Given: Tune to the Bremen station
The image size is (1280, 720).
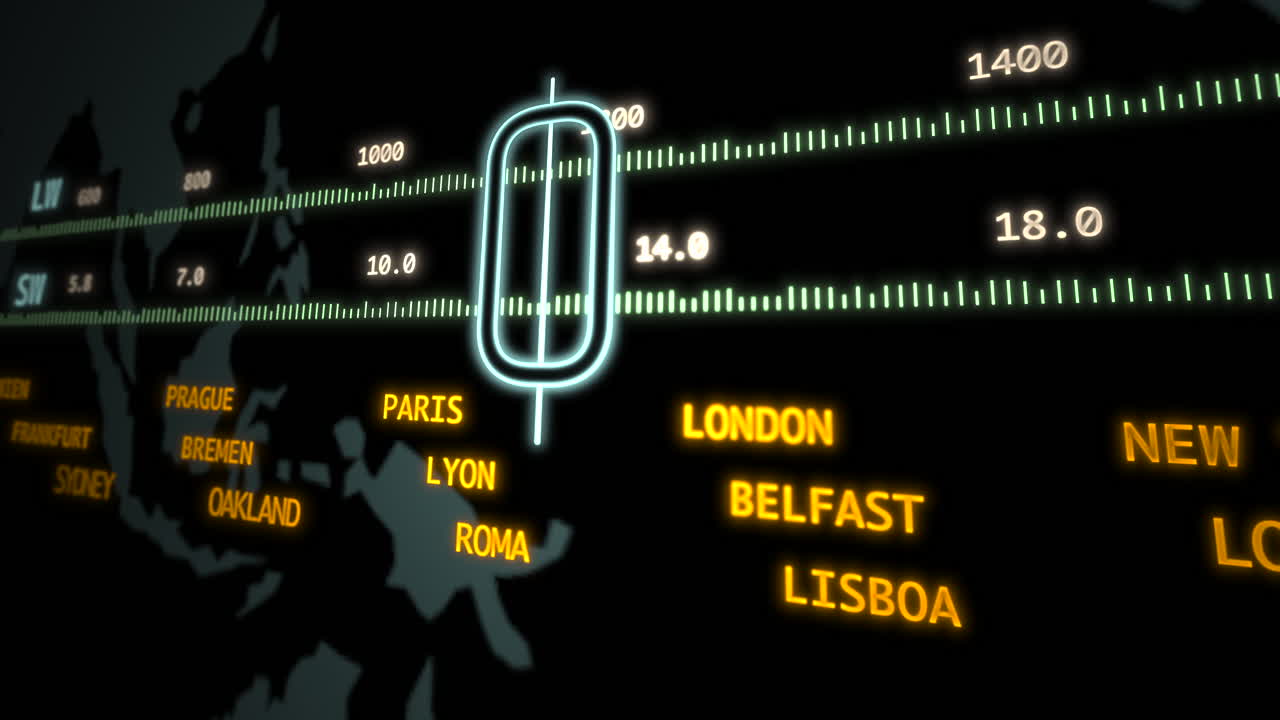Looking at the screenshot, I should coord(217,450).
